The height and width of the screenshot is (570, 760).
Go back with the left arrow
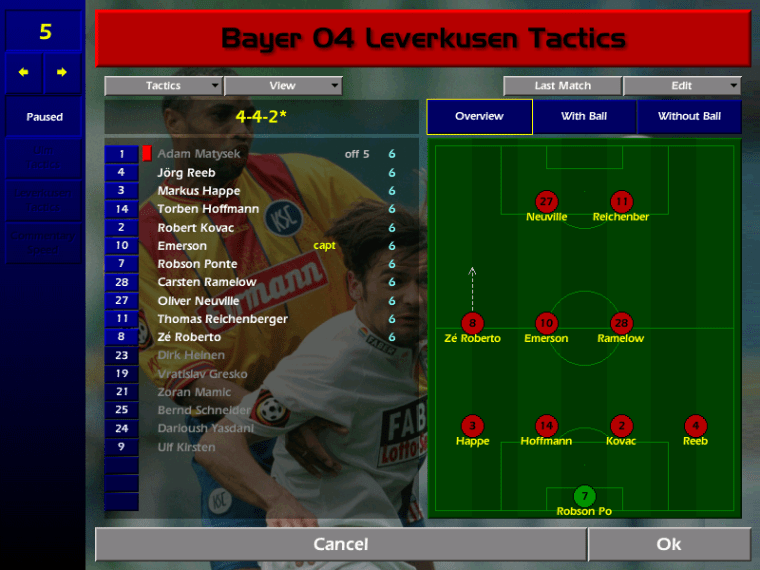[x=24, y=72]
